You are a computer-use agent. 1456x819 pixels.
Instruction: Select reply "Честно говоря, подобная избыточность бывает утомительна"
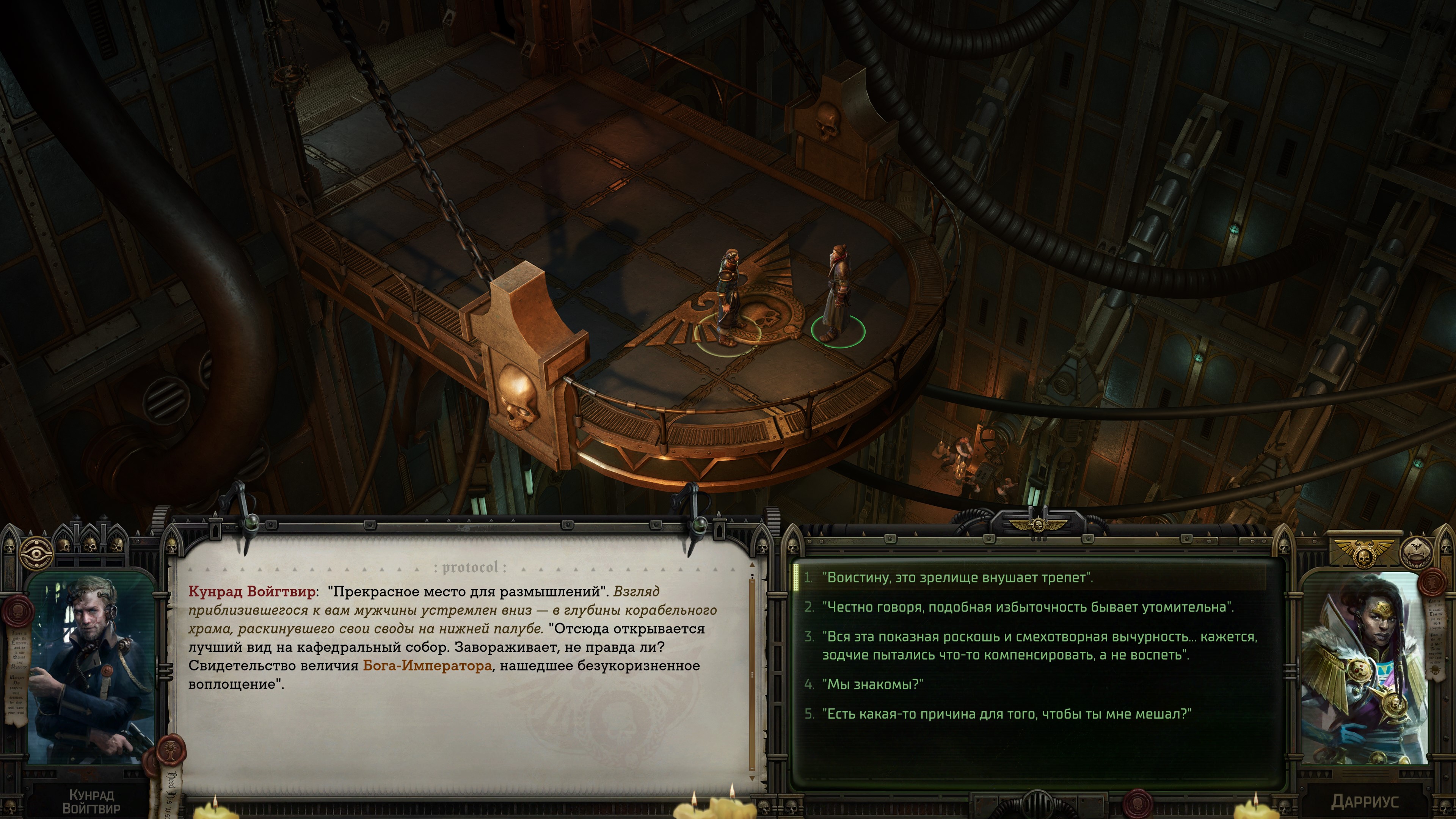coord(1028,607)
